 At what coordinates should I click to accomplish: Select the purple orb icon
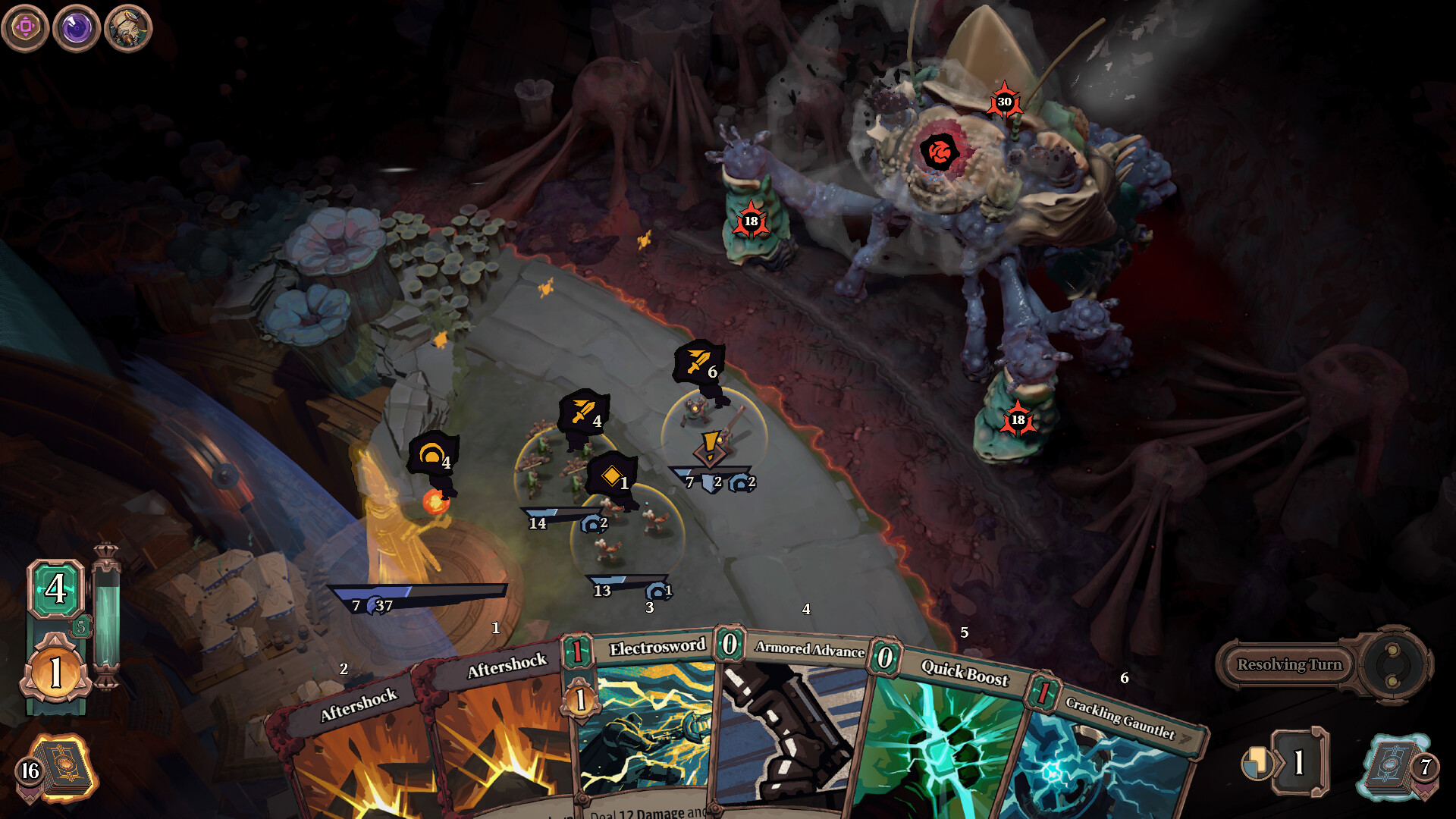[x=77, y=28]
